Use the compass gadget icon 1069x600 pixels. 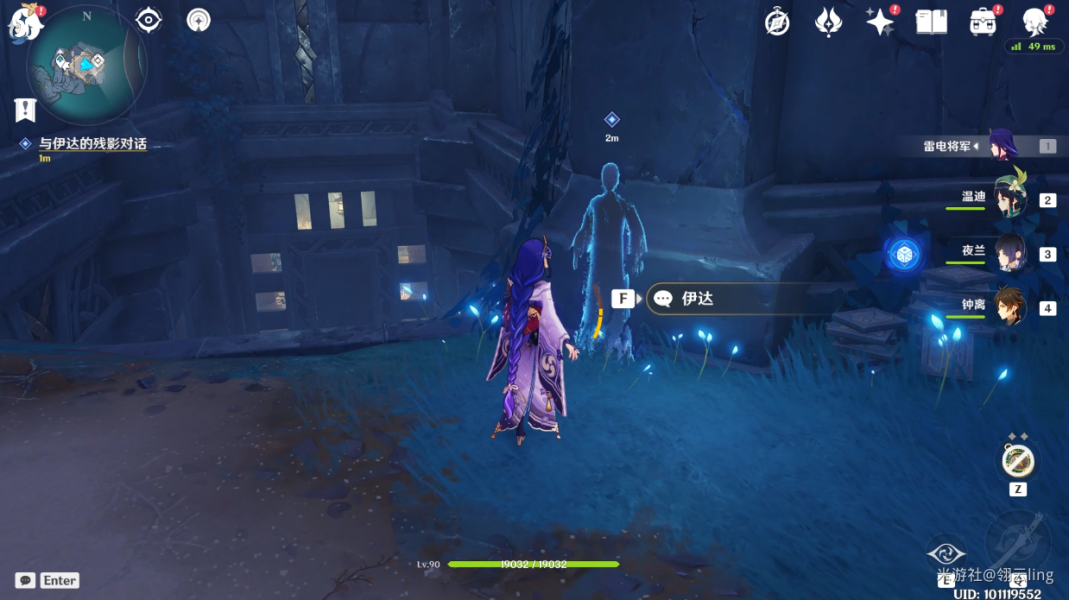click(x=1018, y=461)
